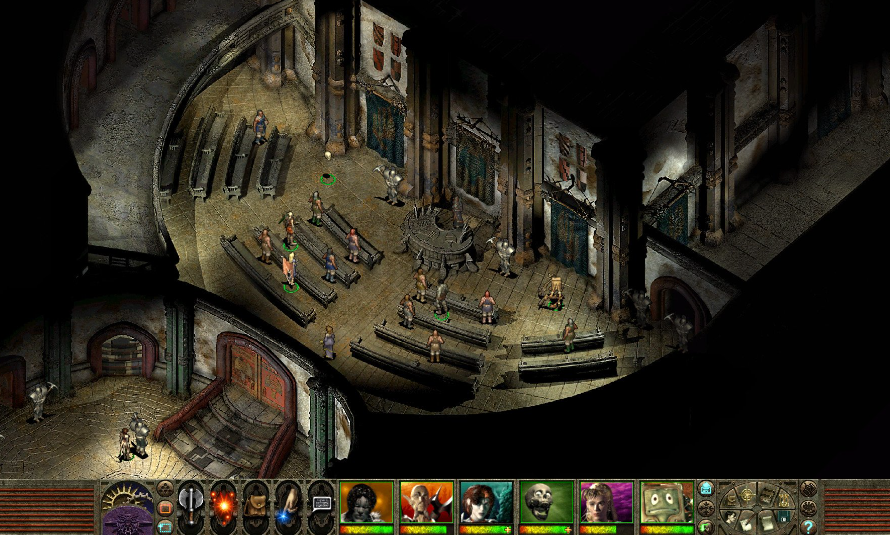Select The Nameless One's portrait
The height and width of the screenshot is (535, 890).
pos(366,503)
